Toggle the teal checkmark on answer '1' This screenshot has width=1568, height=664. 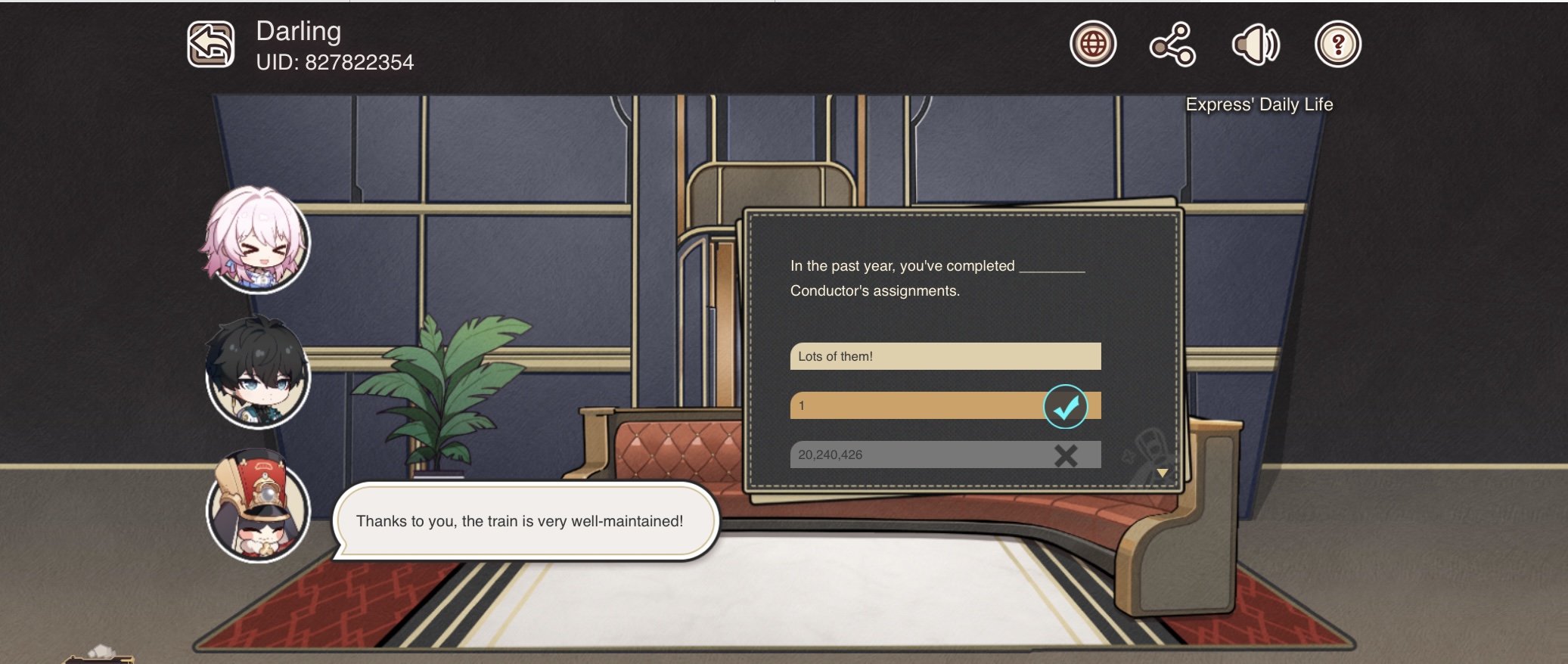click(x=1067, y=406)
